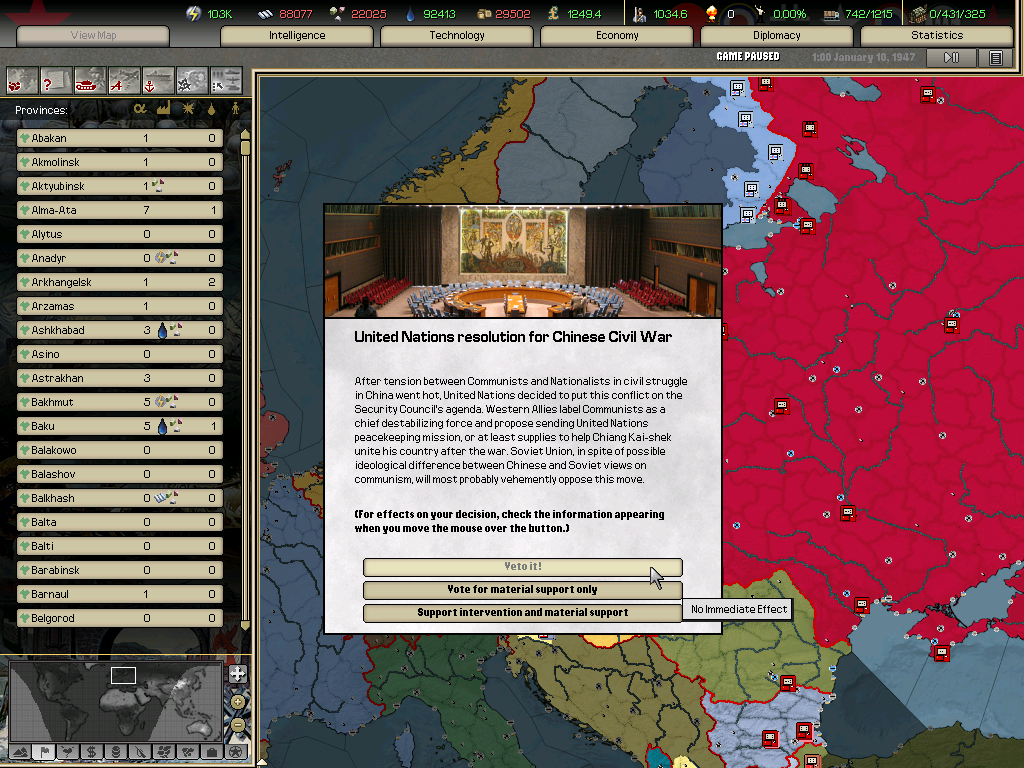Click the world minimap

pos(115,699)
